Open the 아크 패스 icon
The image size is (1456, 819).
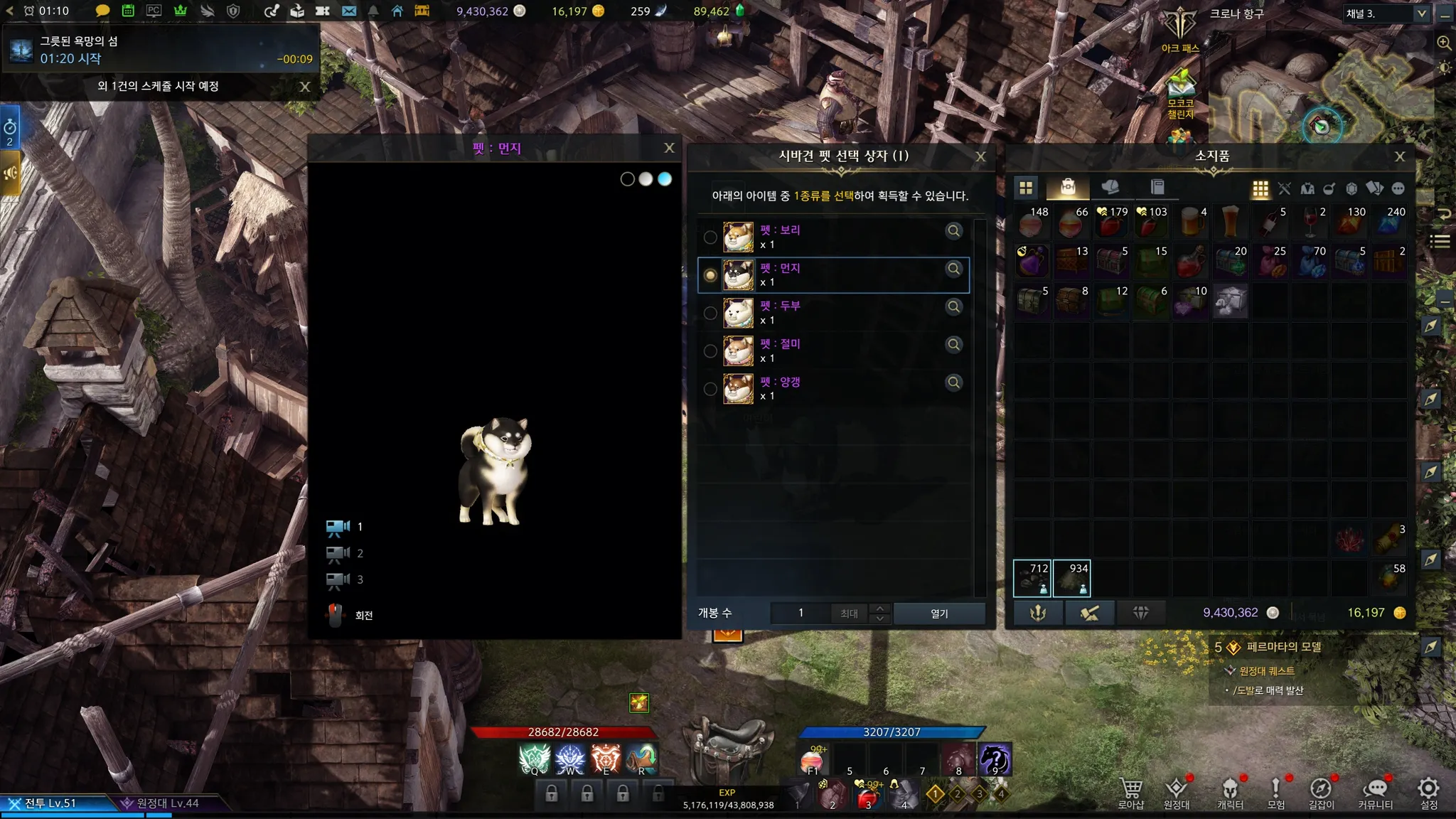[1180, 30]
